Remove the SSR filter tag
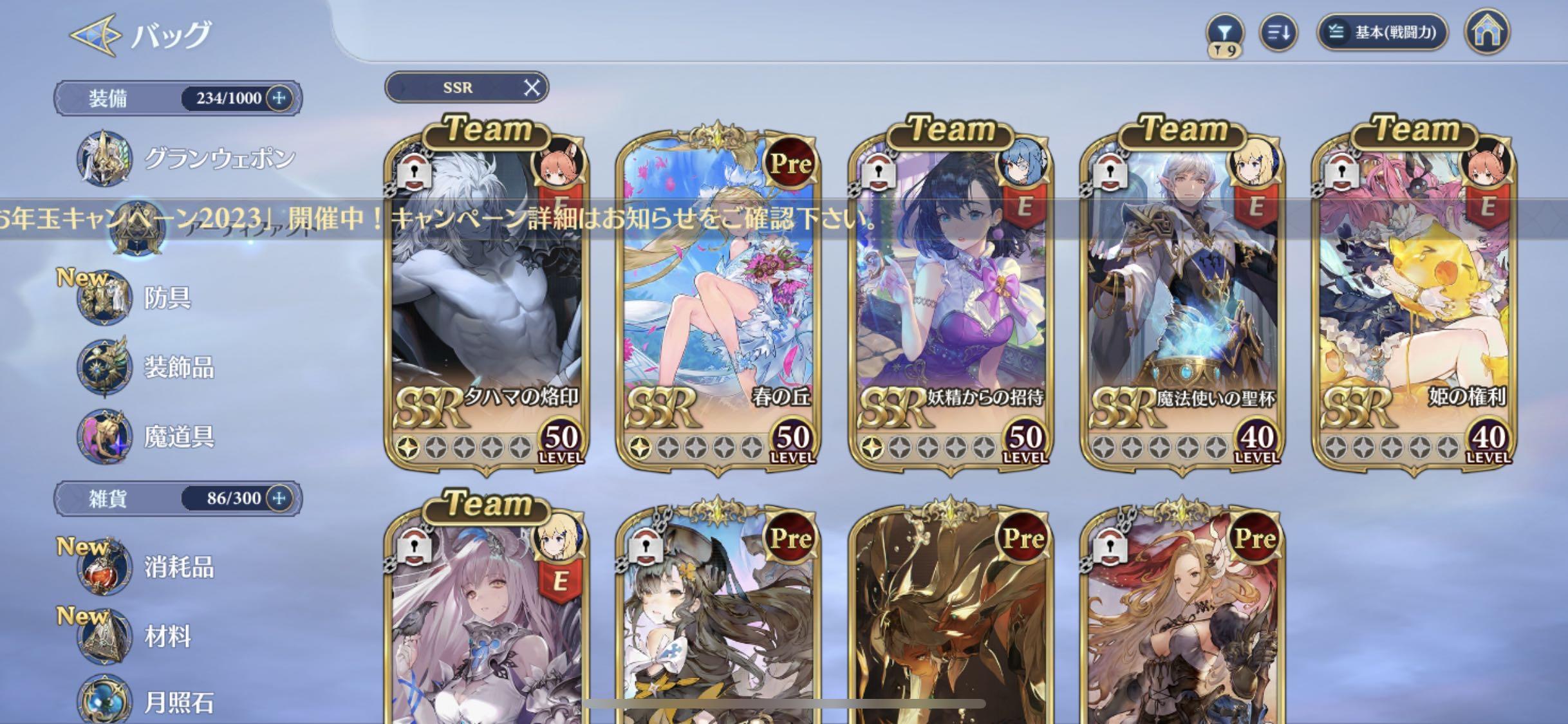 (532, 88)
